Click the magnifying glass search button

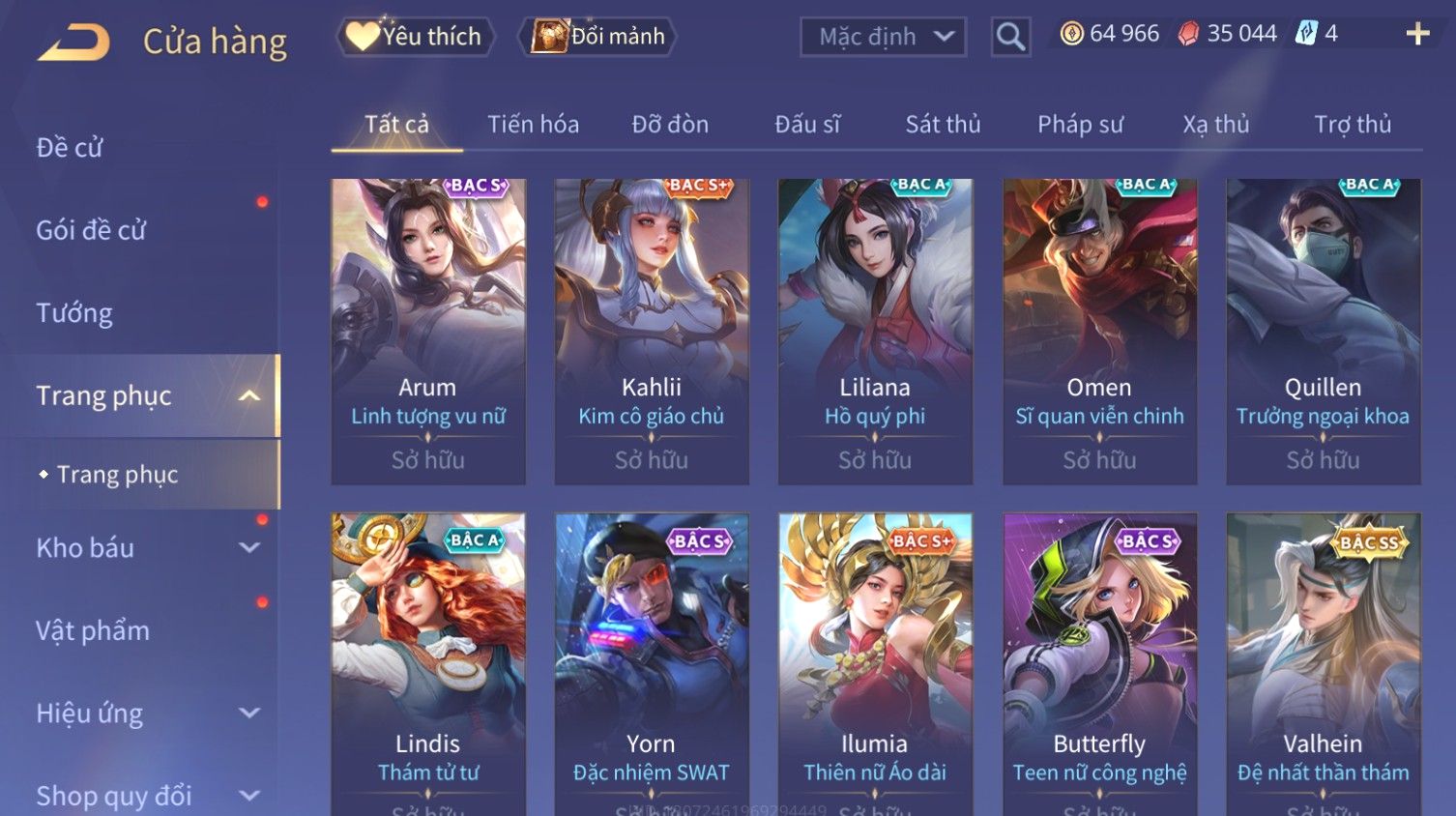pyautogui.click(x=1010, y=38)
